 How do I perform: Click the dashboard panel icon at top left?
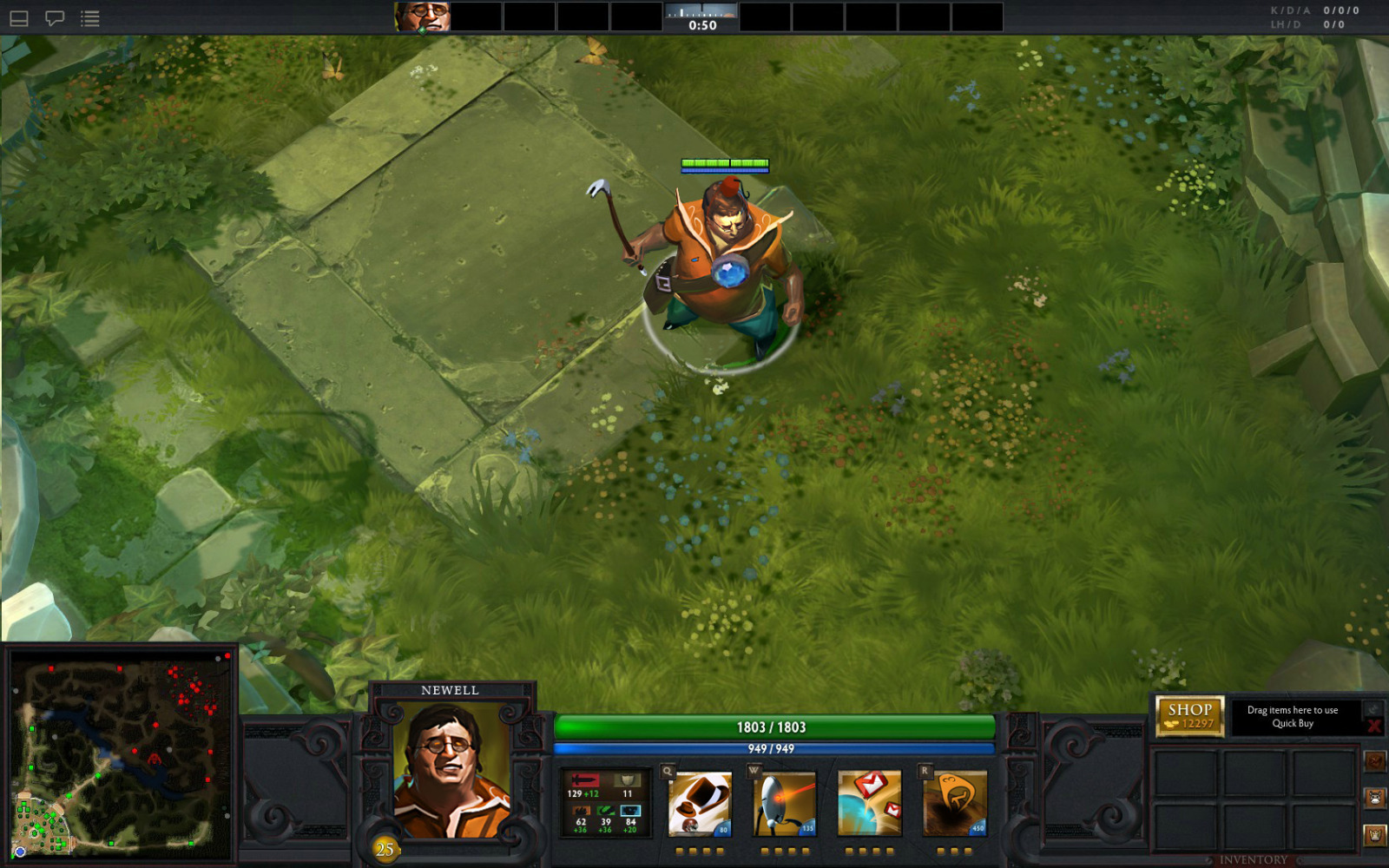(19, 18)
